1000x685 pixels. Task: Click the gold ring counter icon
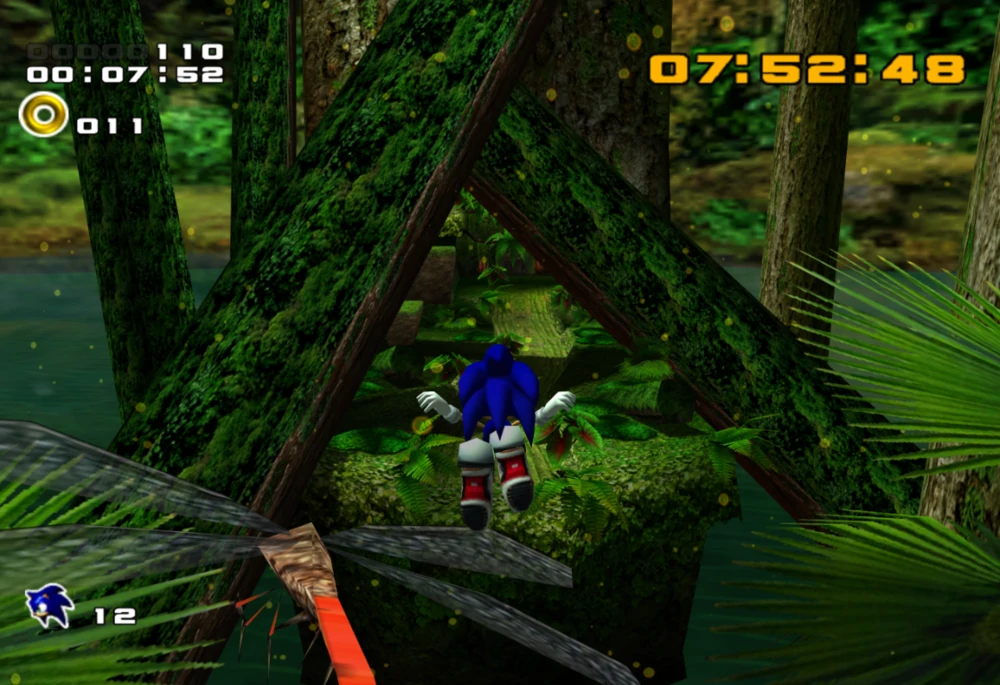click(43, 114)
